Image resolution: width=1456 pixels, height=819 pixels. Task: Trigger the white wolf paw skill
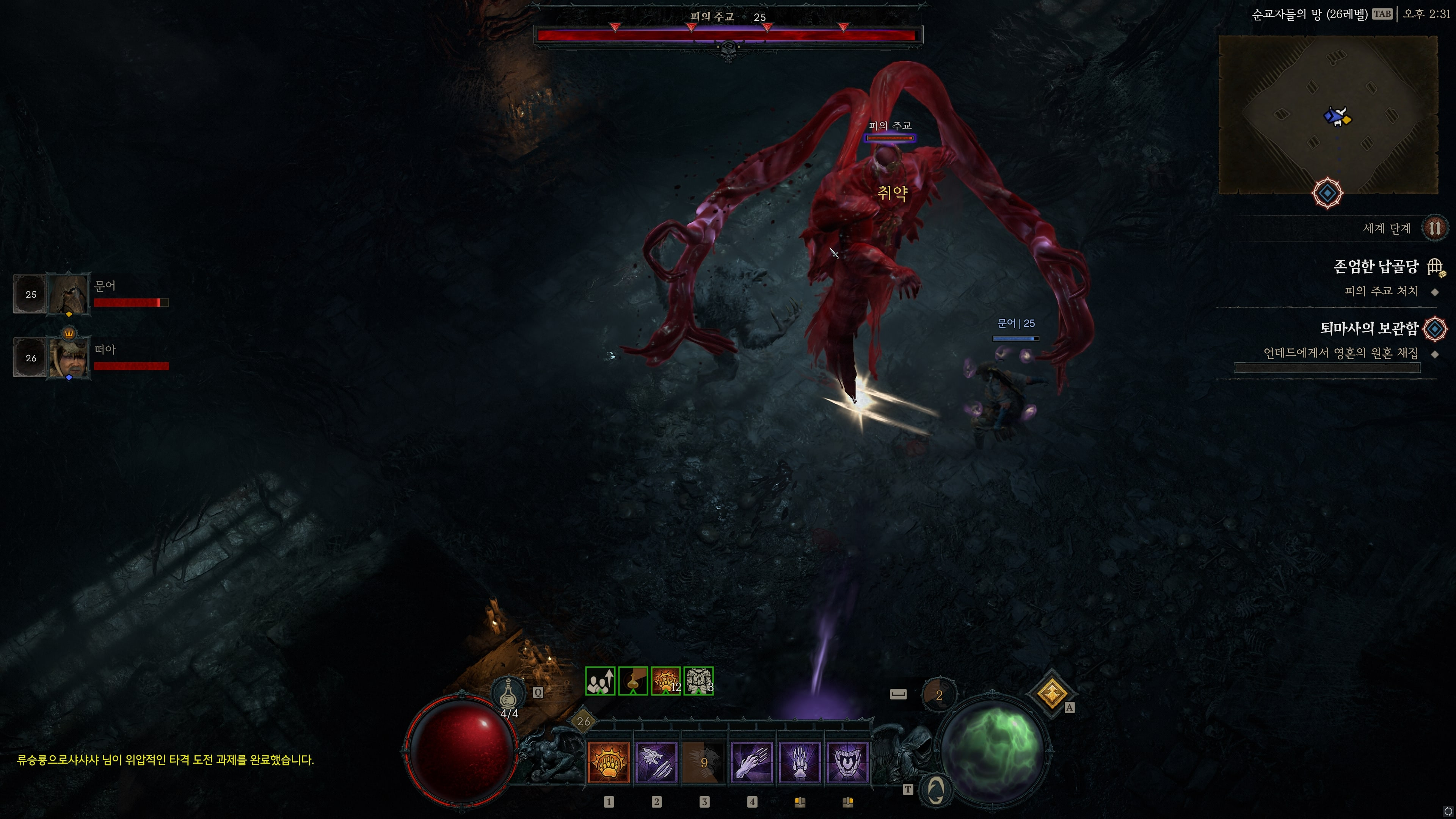pos(799,762)
